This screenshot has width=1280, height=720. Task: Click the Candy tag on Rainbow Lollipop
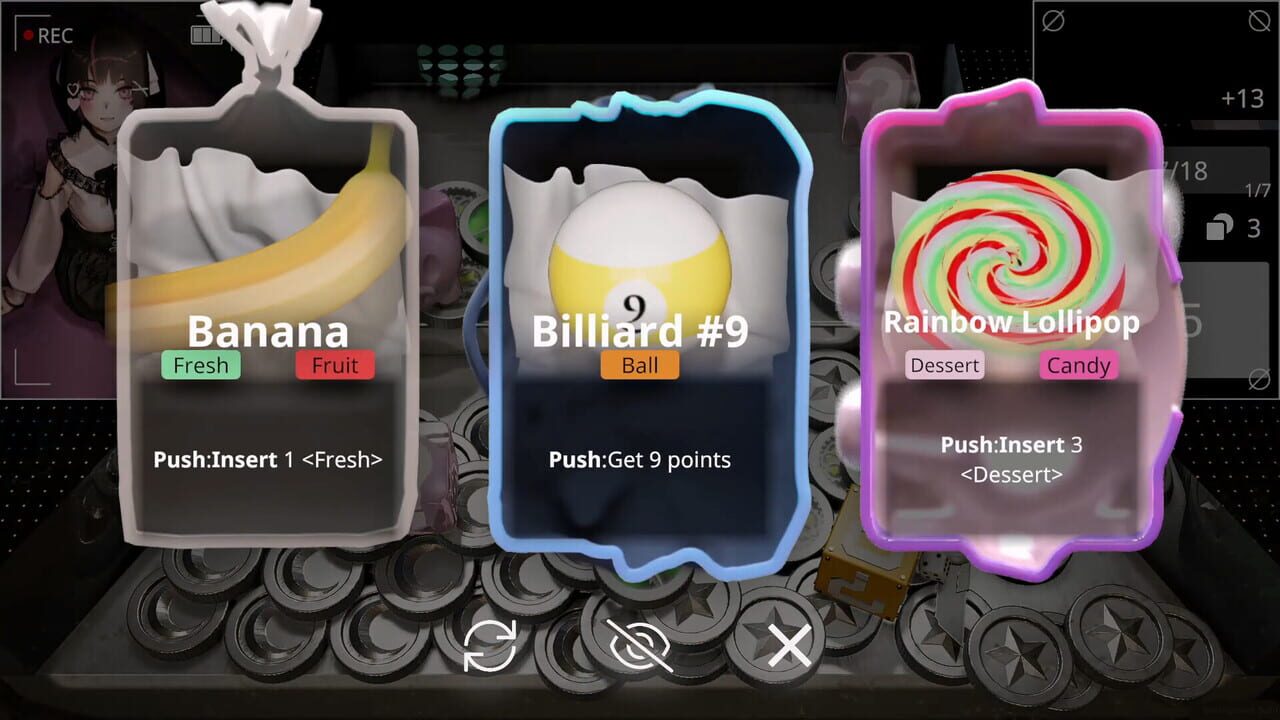(1078, 366)
